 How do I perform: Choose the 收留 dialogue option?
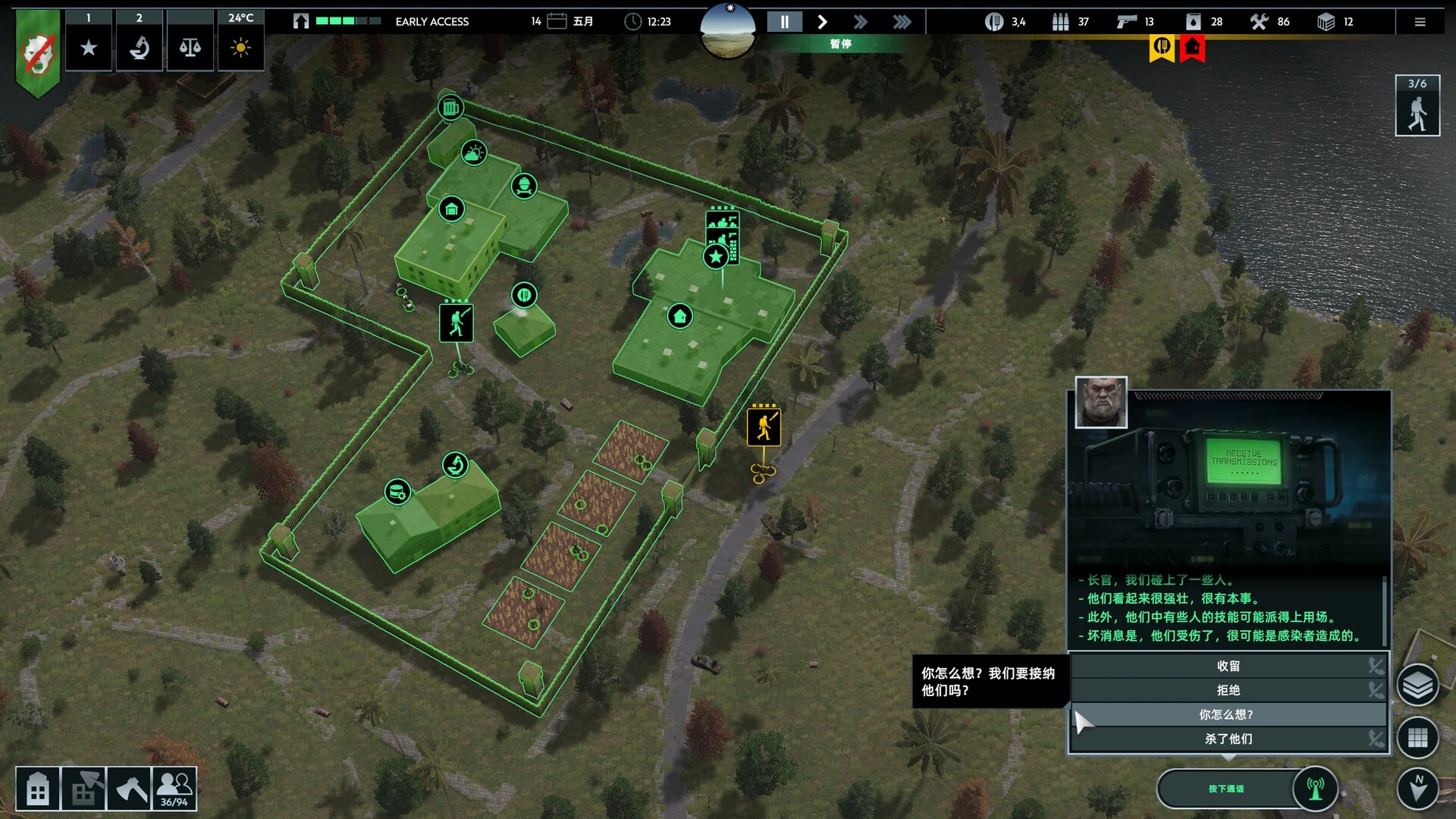pyautogui.click(x=1228, y=666)
